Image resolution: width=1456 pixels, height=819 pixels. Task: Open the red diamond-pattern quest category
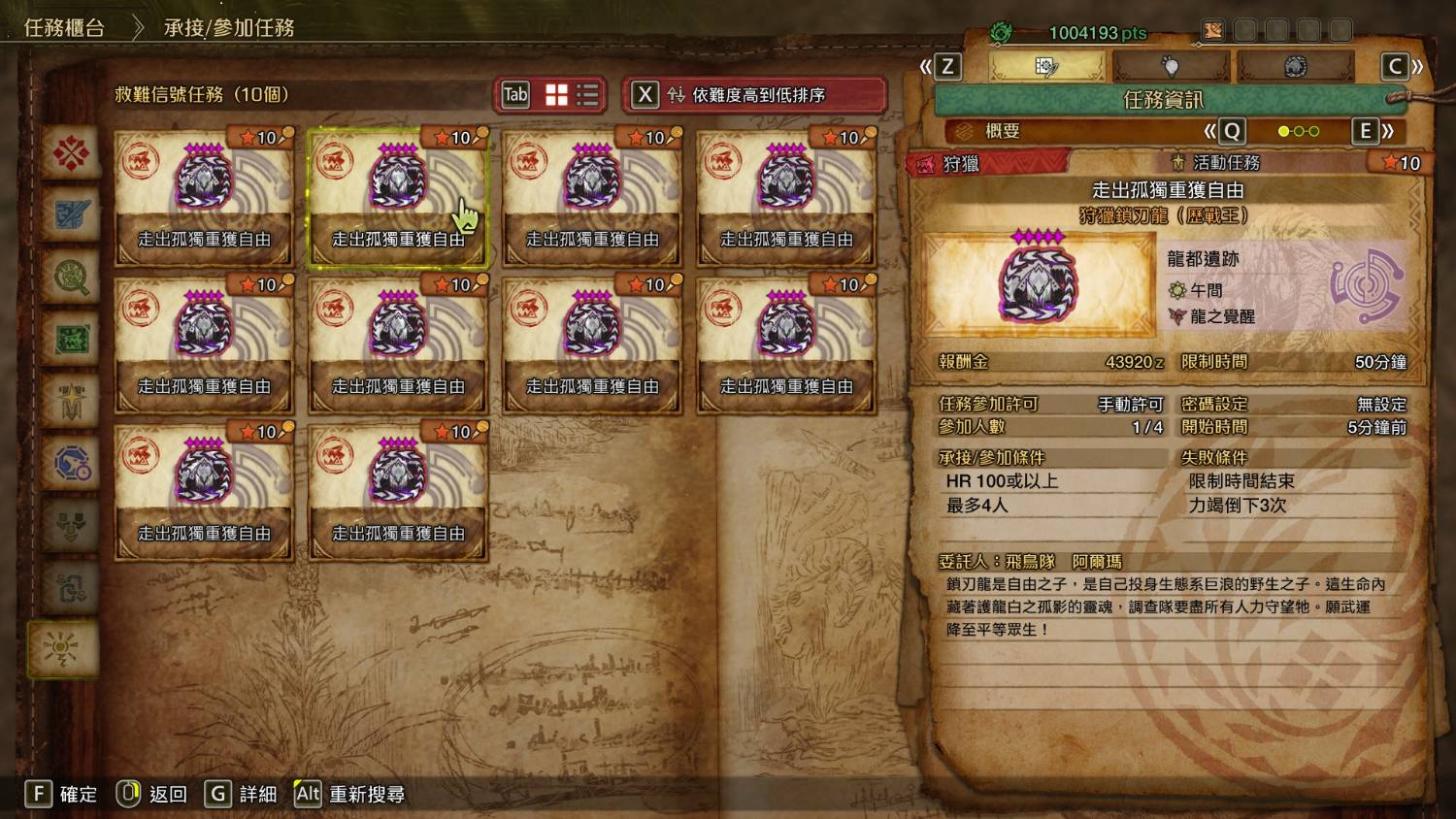pyautogui.click(x=71, y=152)
